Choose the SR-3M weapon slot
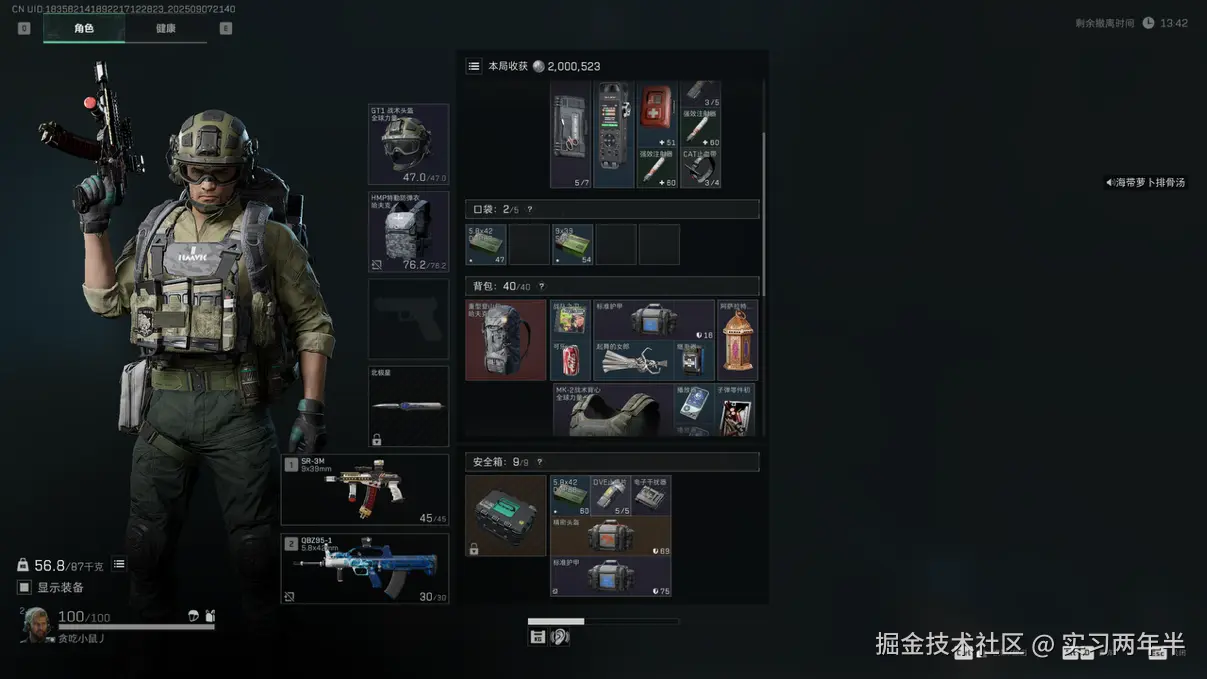1207x679 pixels. click(x=365, y=490)
